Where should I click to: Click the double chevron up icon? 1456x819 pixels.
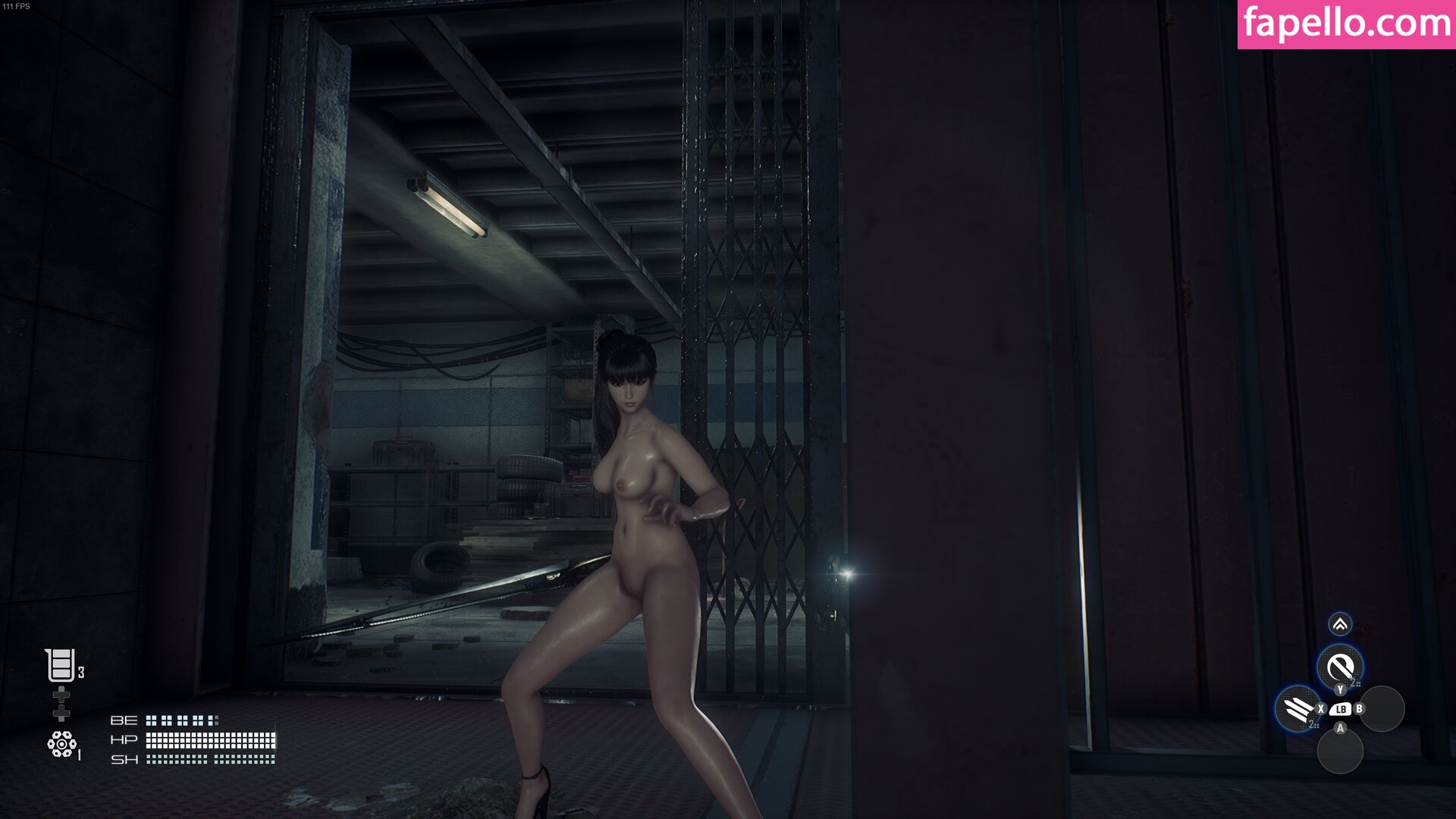[x=1340, y=624]
